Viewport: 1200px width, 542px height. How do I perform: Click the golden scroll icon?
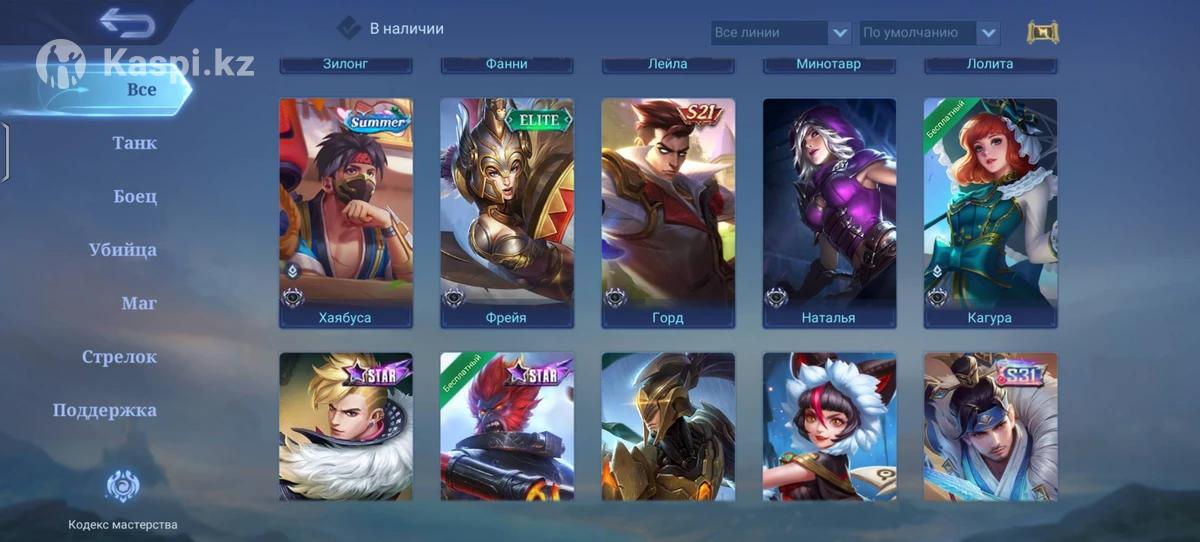pos(1042,32)
